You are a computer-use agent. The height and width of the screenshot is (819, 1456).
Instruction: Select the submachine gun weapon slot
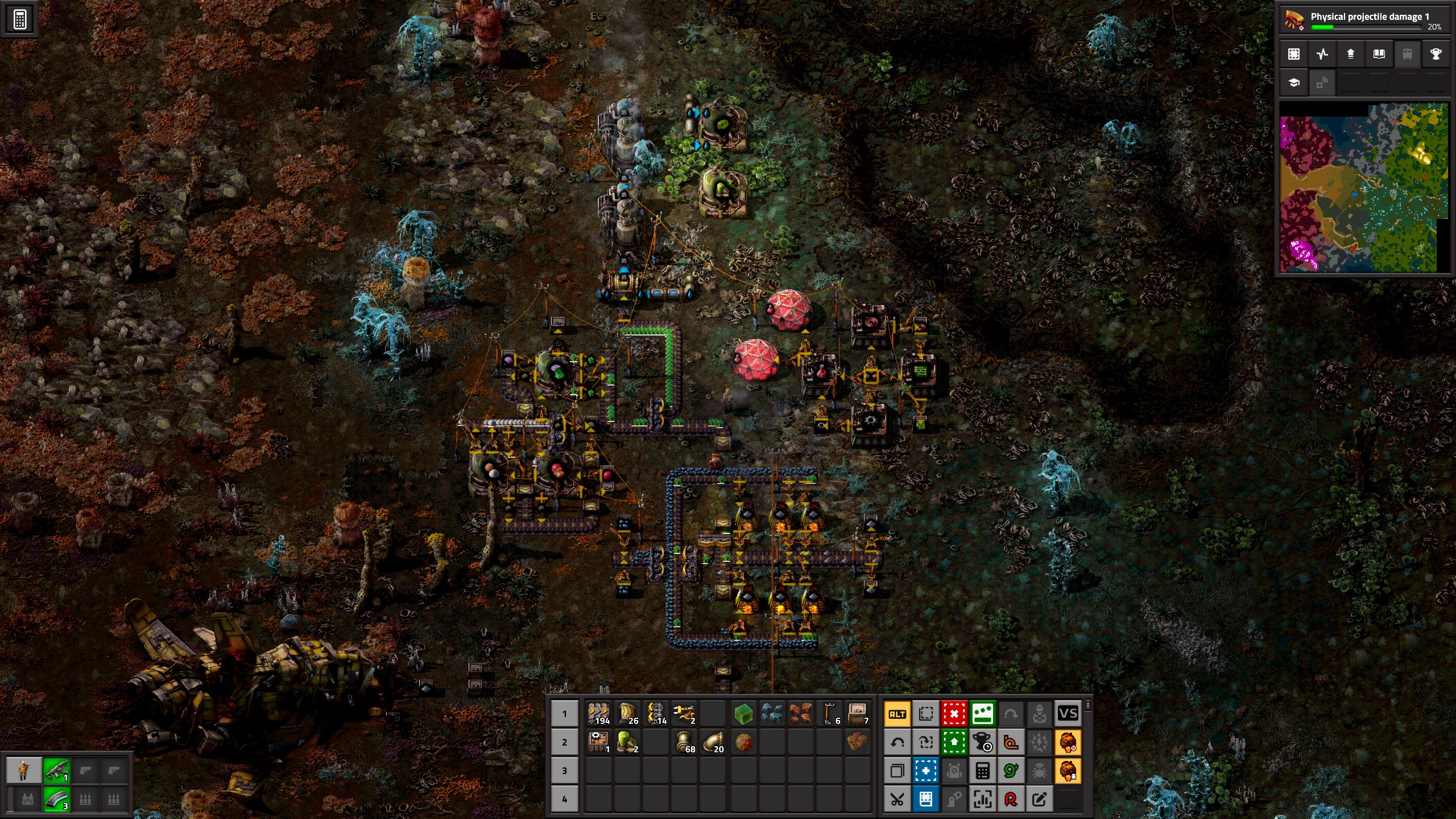coord(57,771)
